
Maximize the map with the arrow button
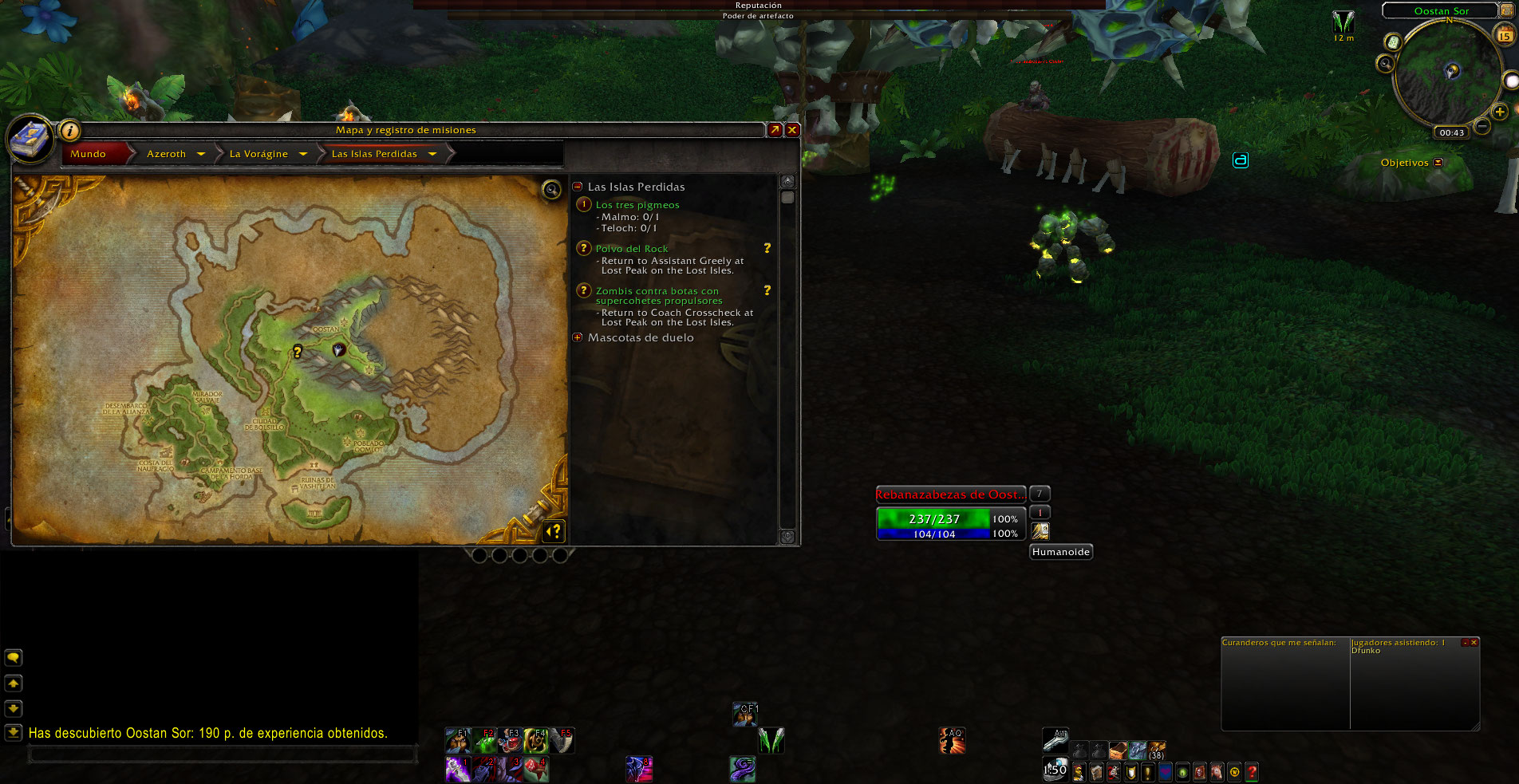(x=775, y=130)
